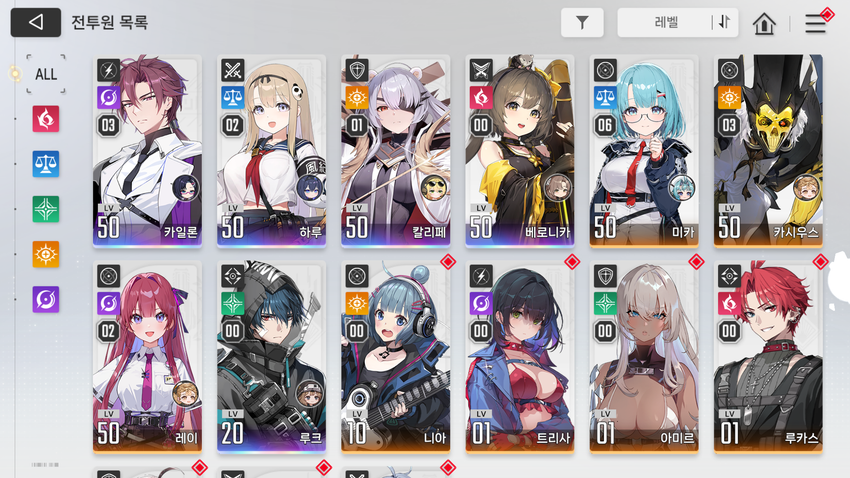Open the 레벨 sort dropdown
The width and height of the screenshot is (850, 478).
(664, 22)
